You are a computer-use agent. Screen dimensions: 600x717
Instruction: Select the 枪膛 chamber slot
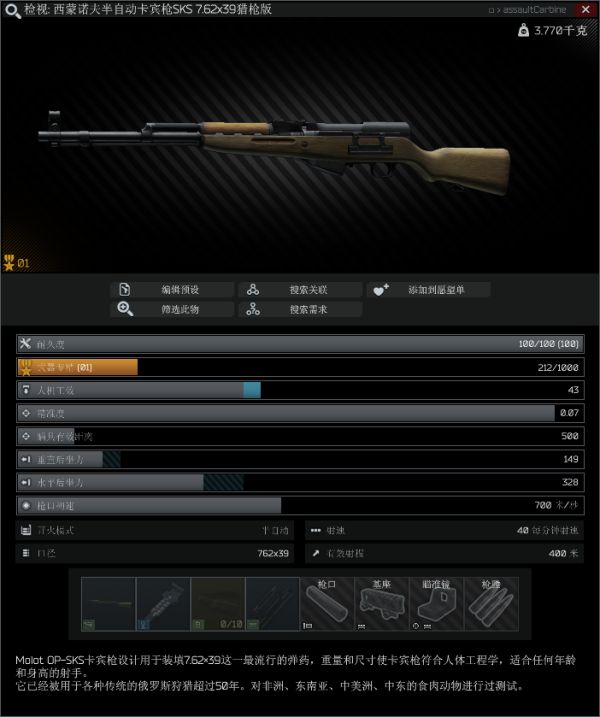492,604
